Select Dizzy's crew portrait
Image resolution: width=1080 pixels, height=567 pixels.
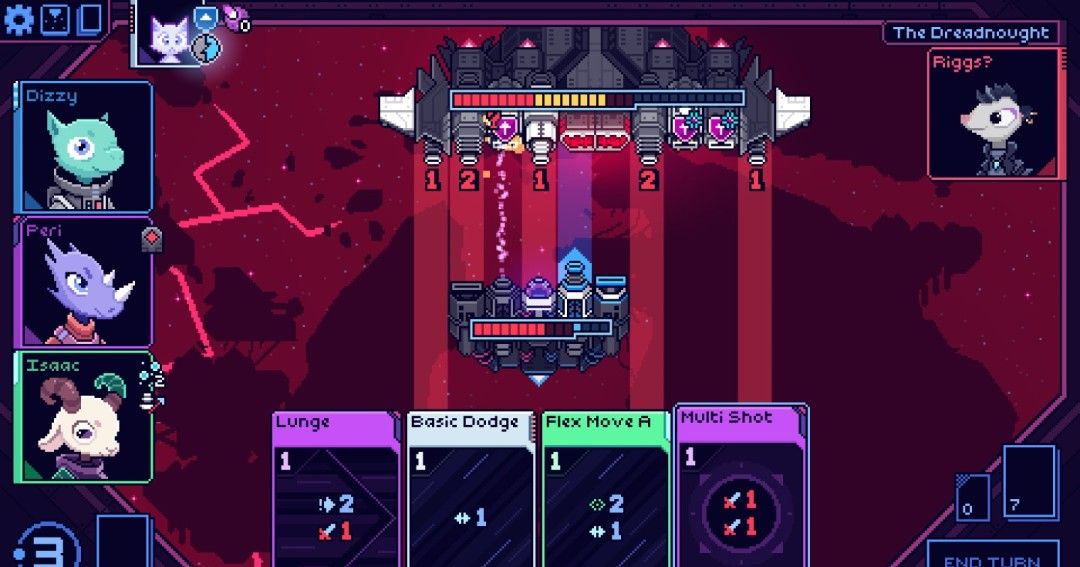pyautogui.click(x=84, y=147)
